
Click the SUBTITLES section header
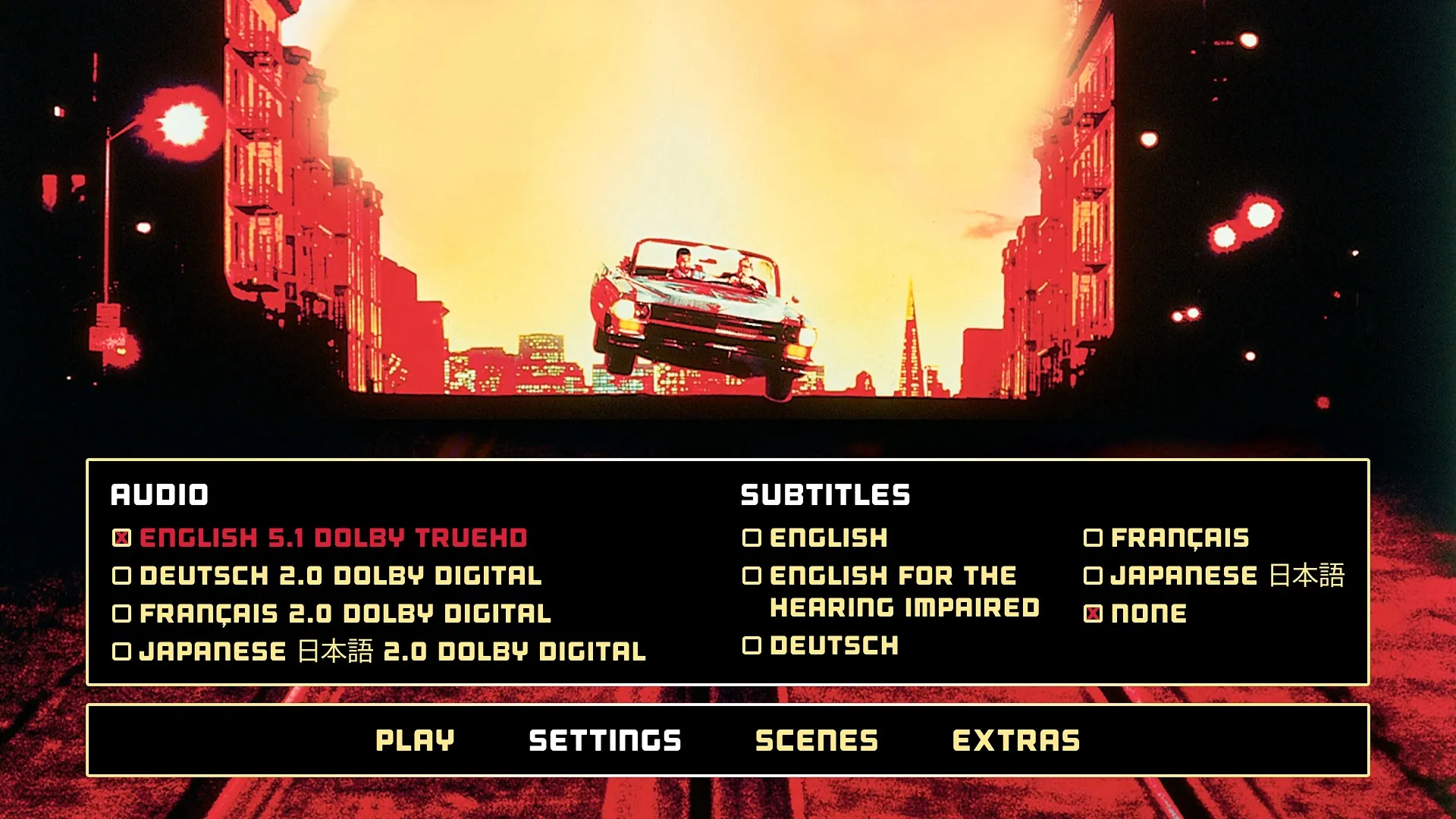point(826,495)
